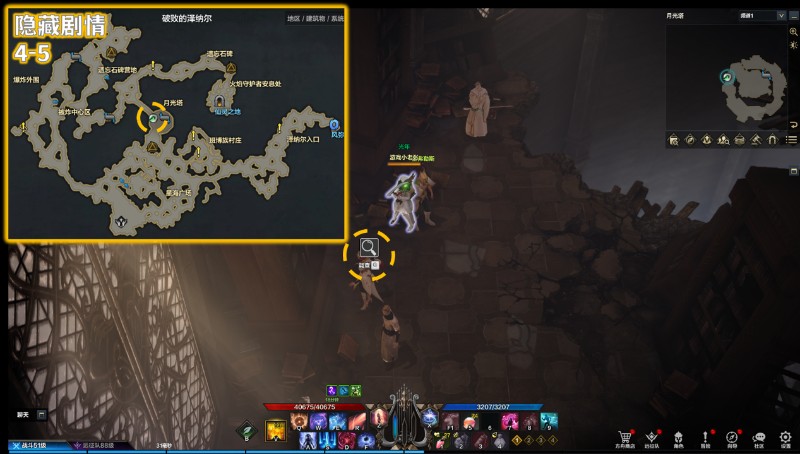Click the magnifying glass interact prompt

click(369, 248)
